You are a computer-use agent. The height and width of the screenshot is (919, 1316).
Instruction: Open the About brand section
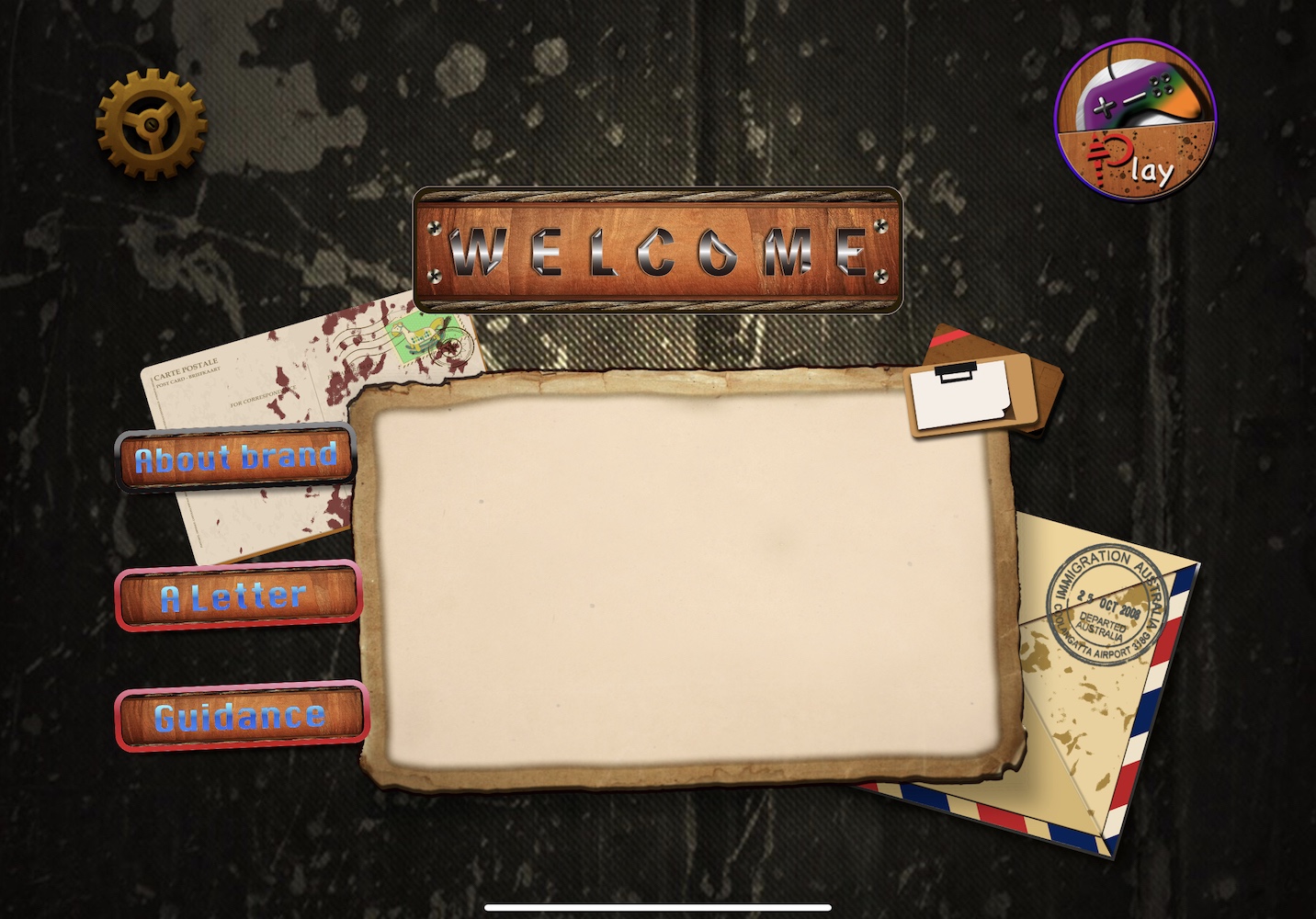[236, 458]
